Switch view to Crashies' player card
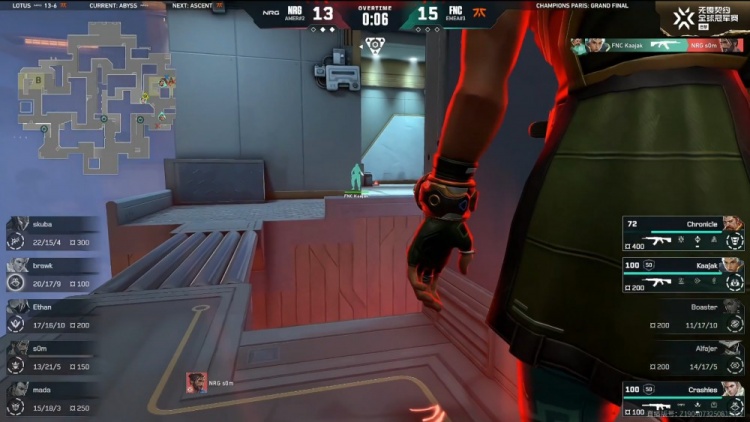 683,396
